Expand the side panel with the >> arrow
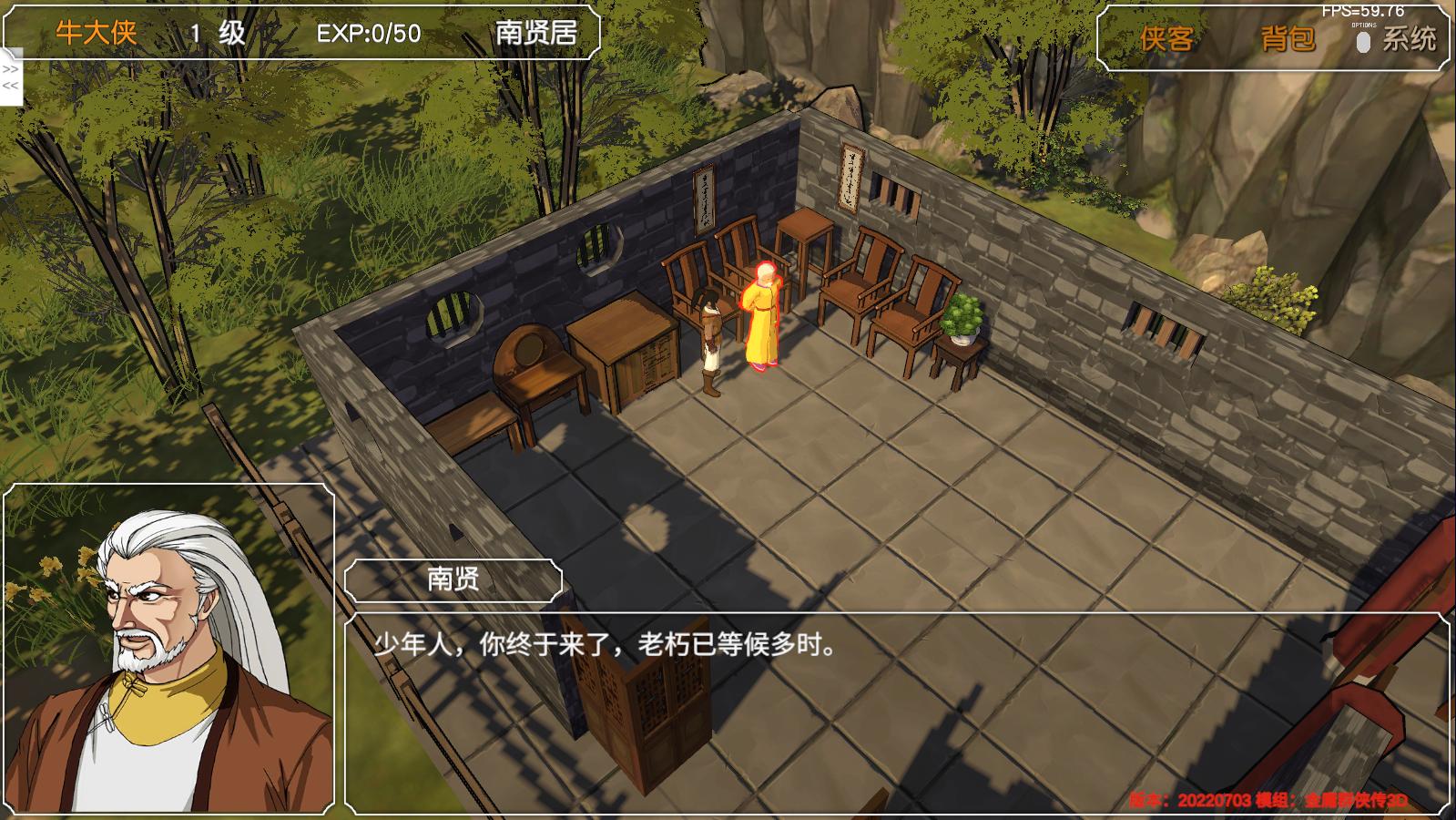 pyautogui.click(x=10, y=71)
